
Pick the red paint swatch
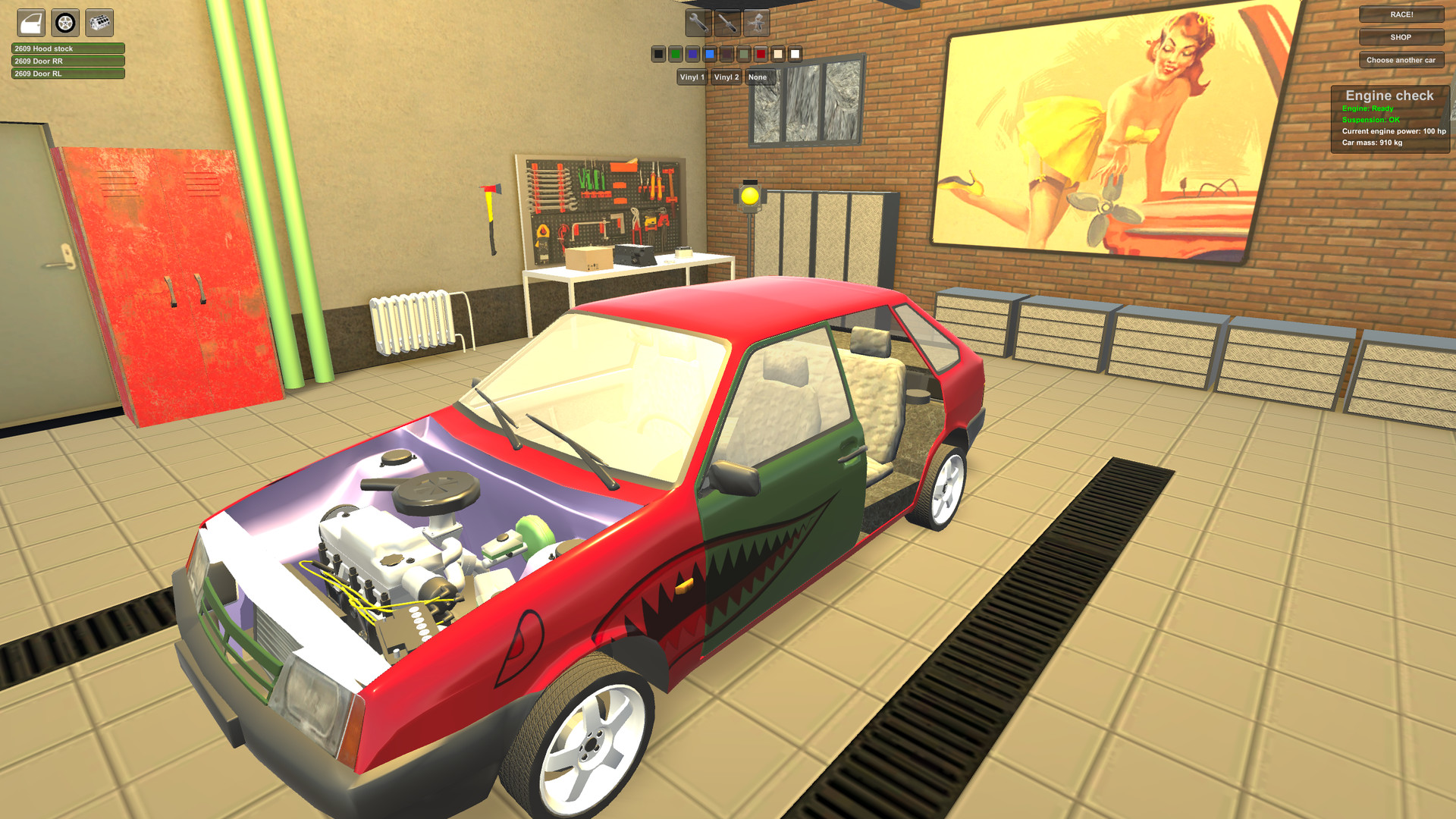761,54
